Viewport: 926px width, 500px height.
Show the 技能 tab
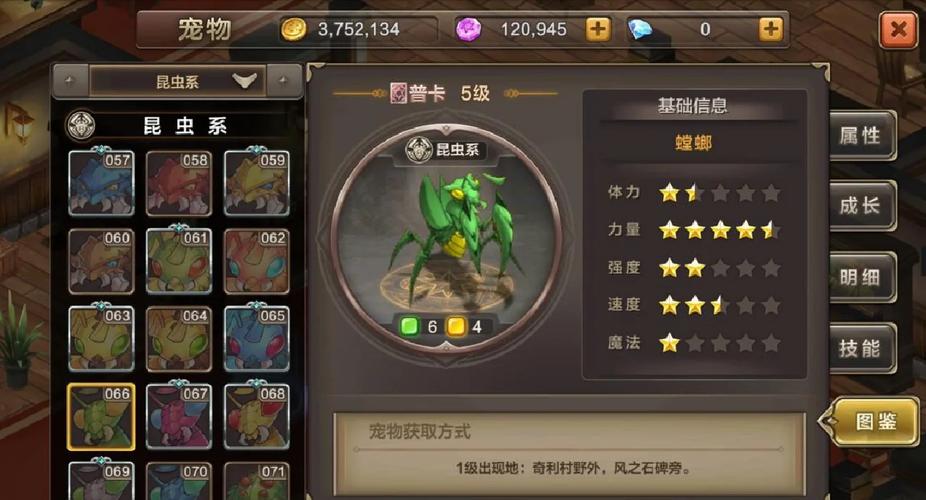pos(860,348)
